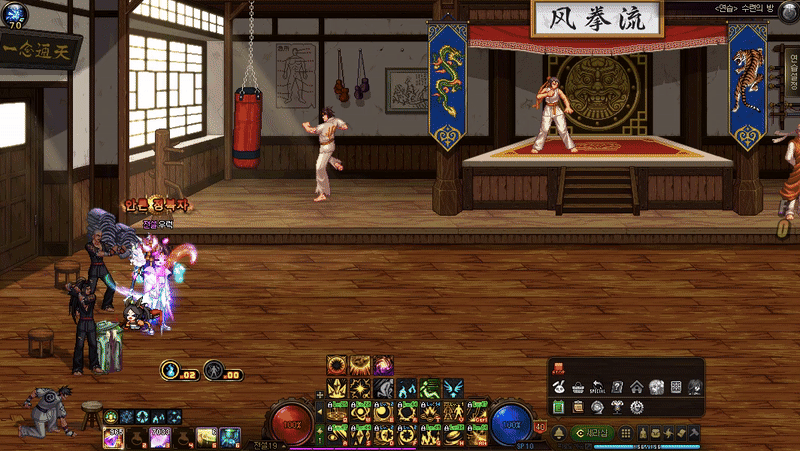Open the green 세라샵 cash shop button

click(x=594, y=432)
